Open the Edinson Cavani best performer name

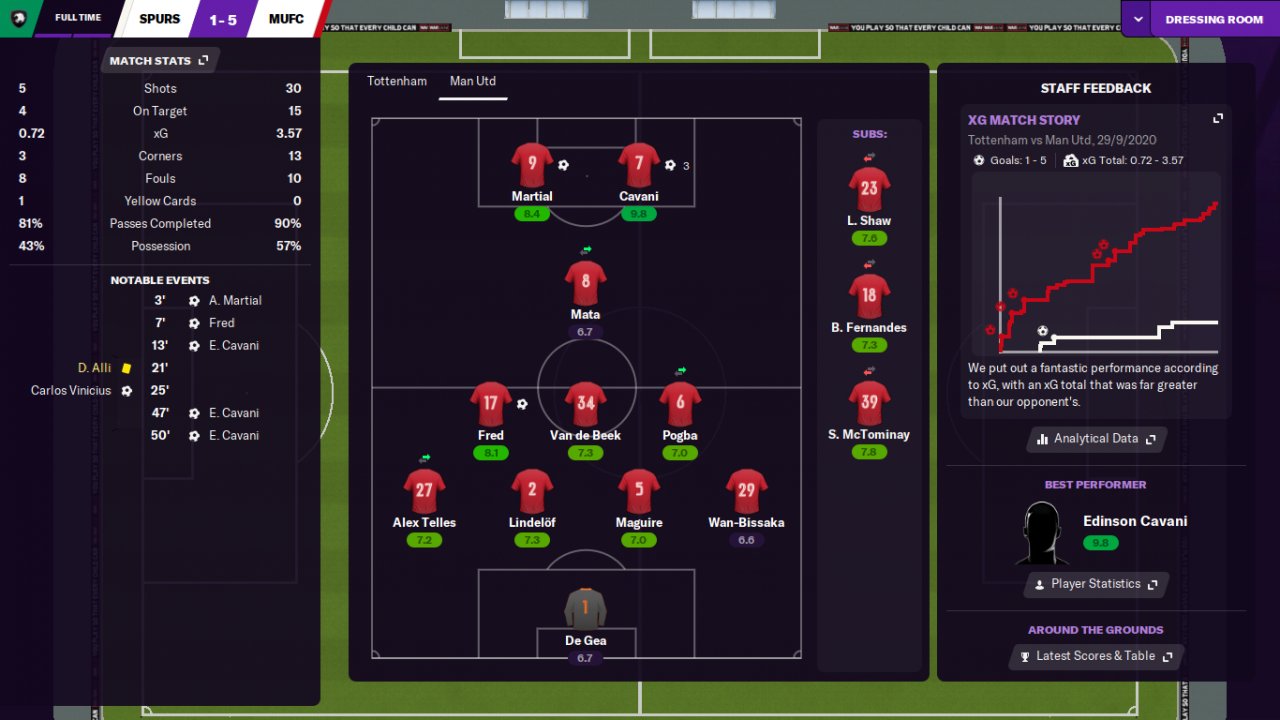click(x=1135, y=521)
